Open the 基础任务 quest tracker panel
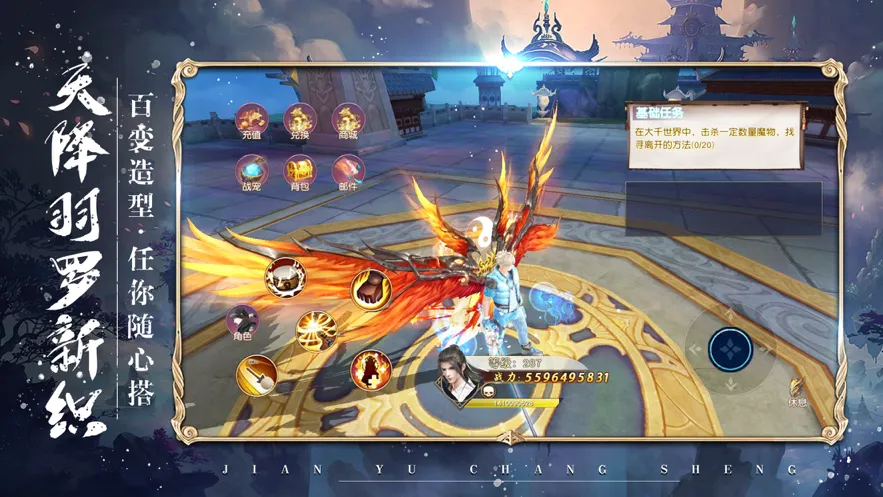 pyautogui.click(x=715, y=132)
